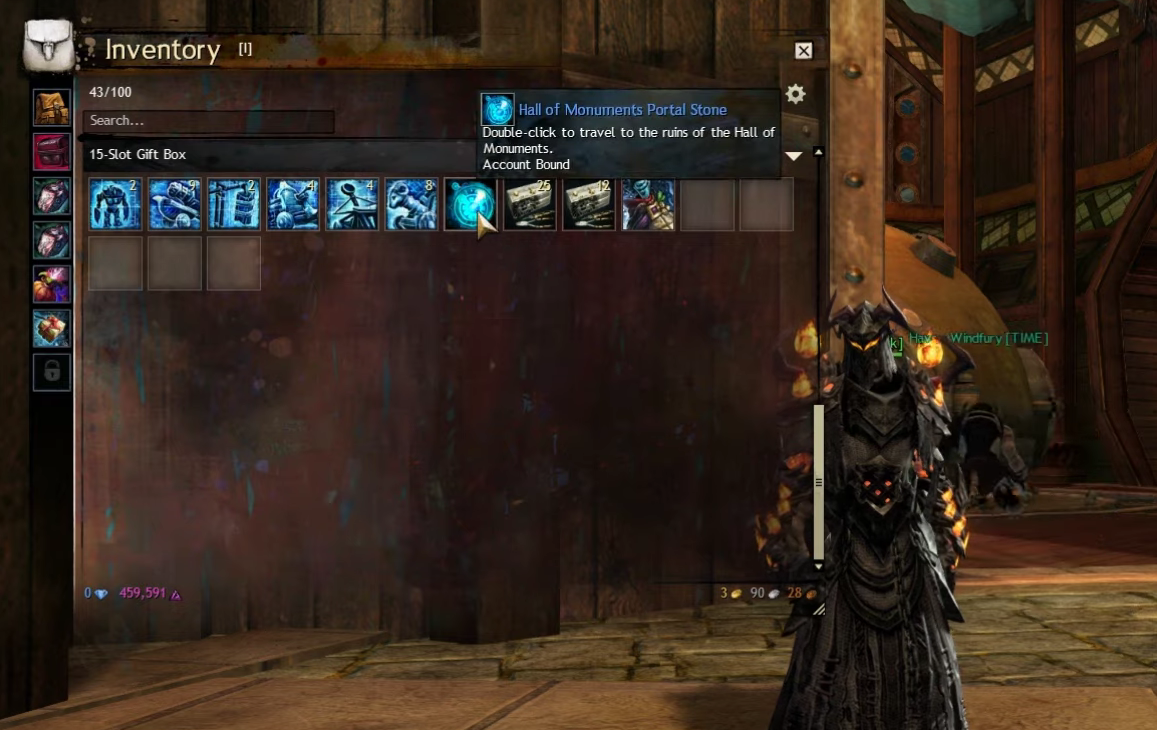The height and width of the screenshot is (730, 1157).
Task: Select the golem blueprint stack of 2
Action: coord(115,204)
